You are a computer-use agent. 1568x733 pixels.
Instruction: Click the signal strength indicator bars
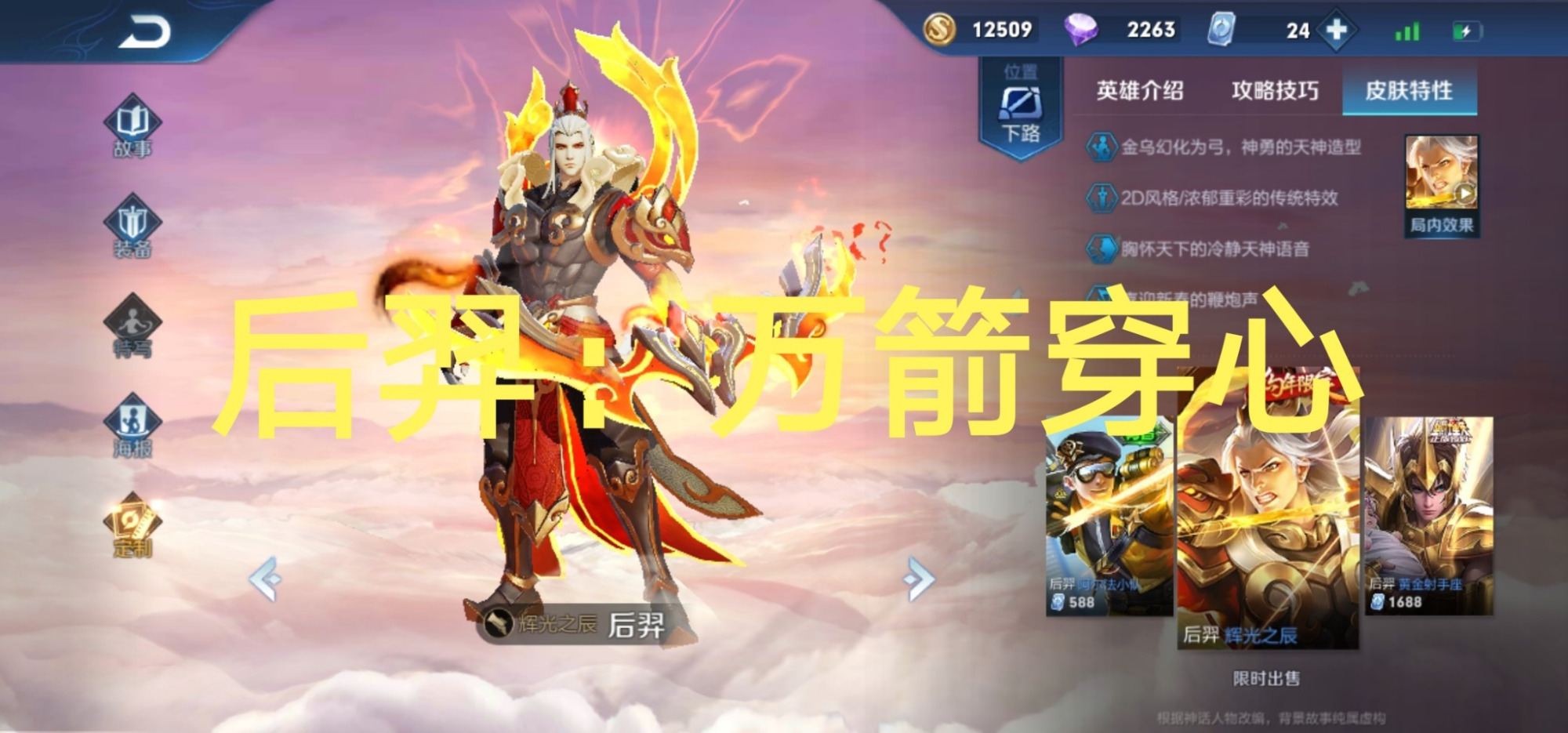point(1406,29)
